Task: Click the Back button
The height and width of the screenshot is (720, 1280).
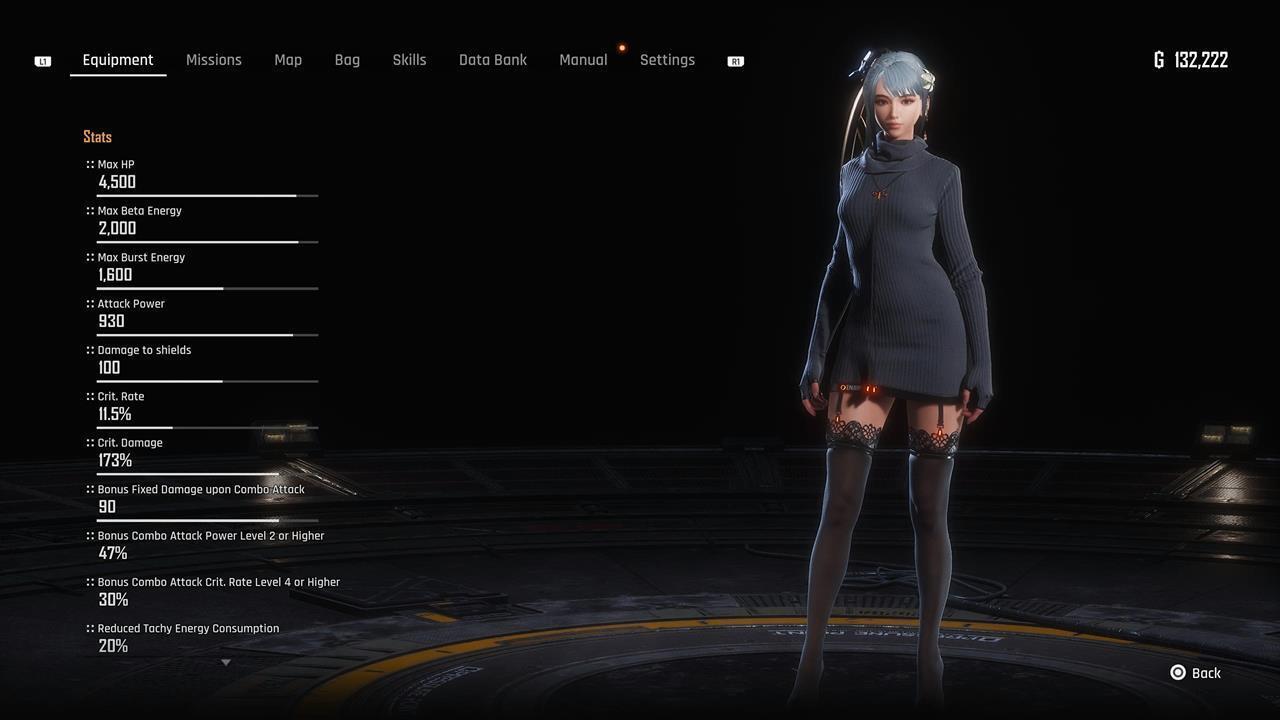Action: tap(1203, 673)
